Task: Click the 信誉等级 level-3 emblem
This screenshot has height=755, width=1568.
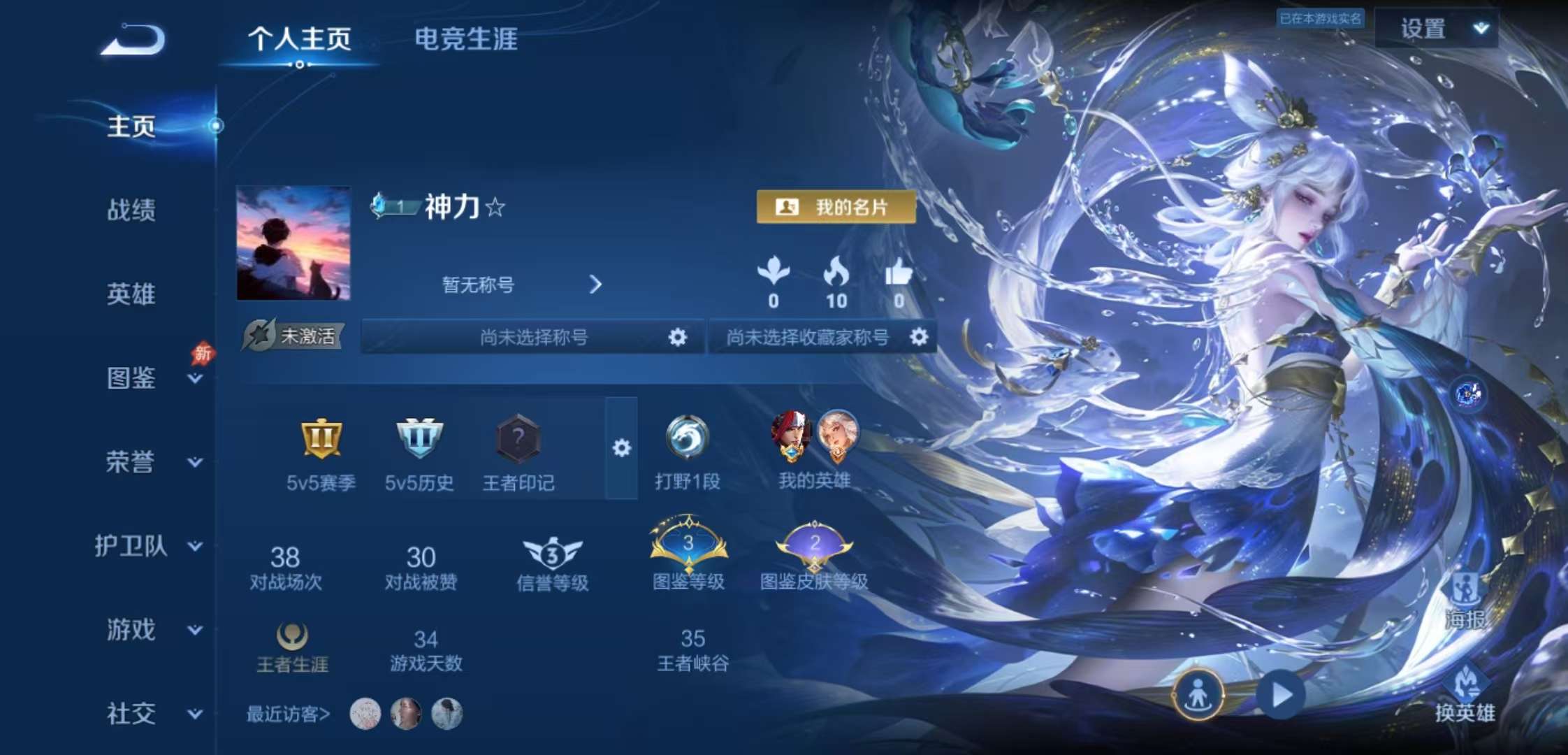Action: [551, 552]
